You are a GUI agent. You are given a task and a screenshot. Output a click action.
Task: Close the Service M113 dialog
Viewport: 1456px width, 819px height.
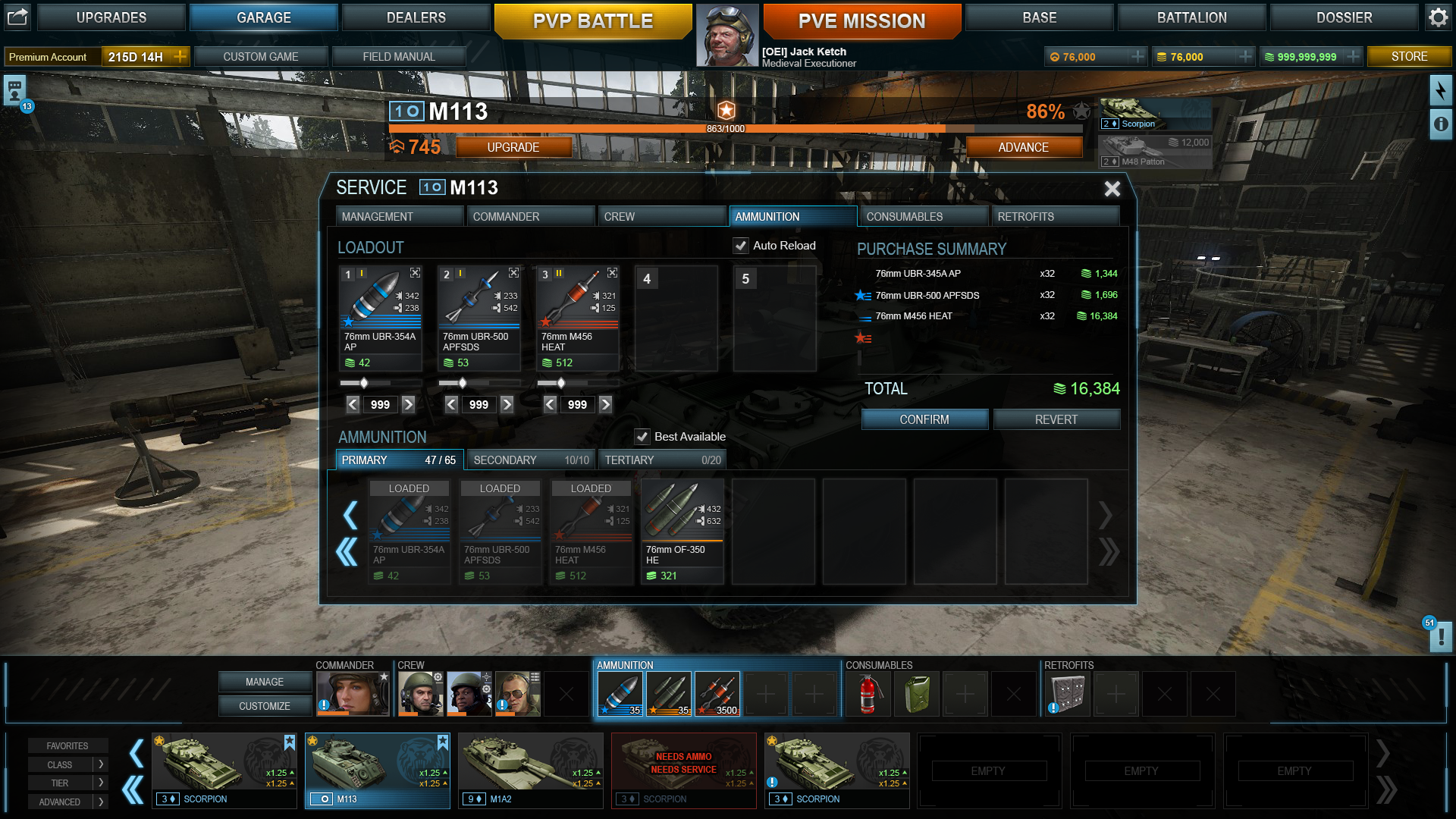[1112, 189]
